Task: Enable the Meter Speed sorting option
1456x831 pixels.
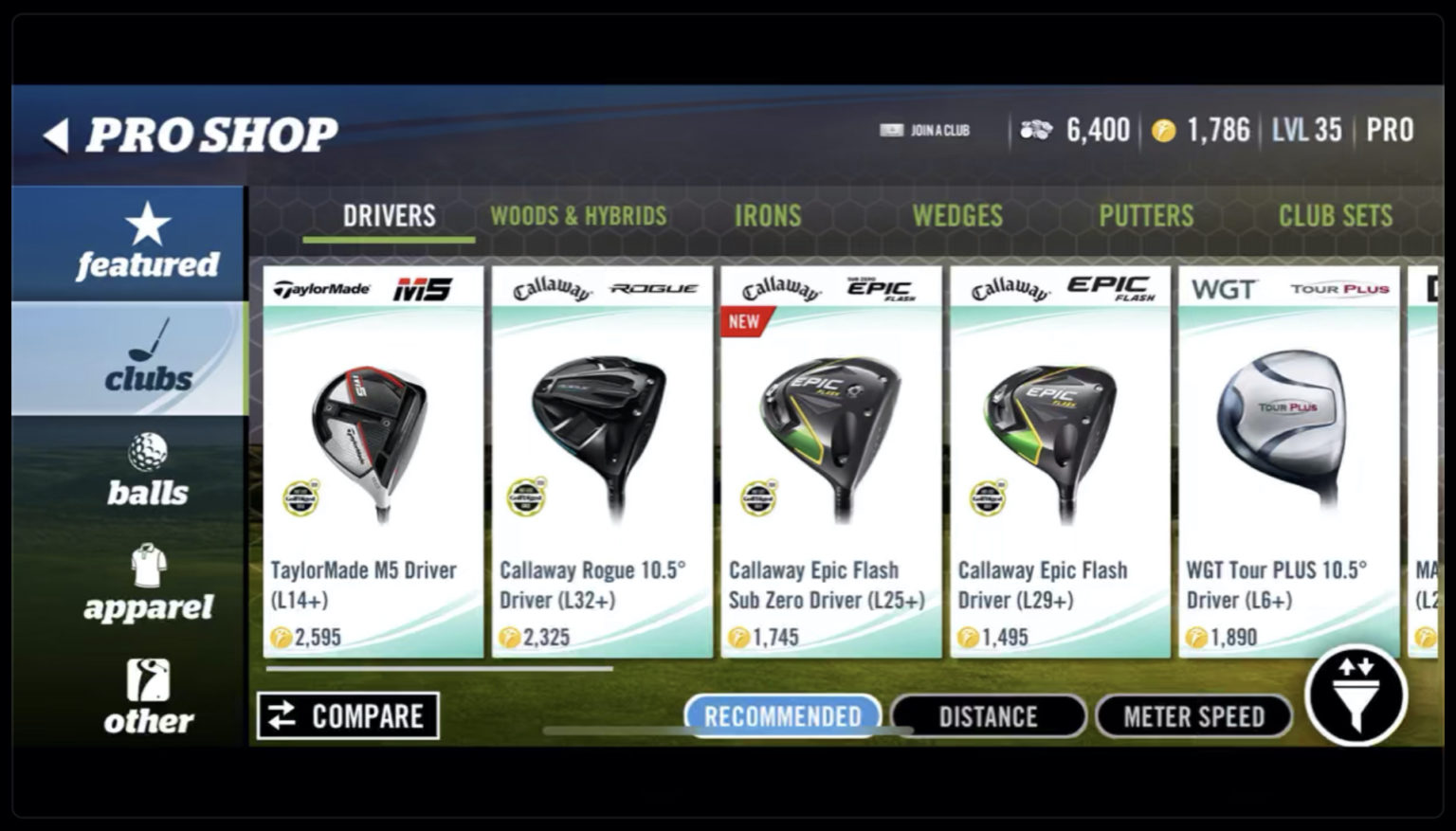Action: click(1192, 716)
